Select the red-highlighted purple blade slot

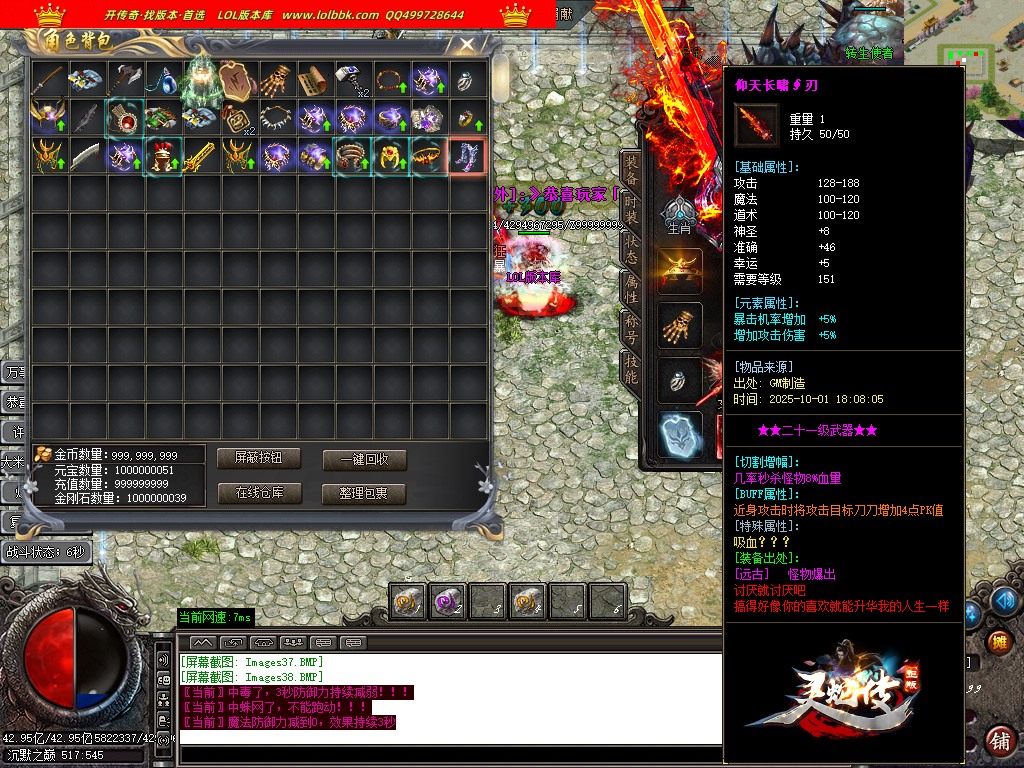pos(468,157)
